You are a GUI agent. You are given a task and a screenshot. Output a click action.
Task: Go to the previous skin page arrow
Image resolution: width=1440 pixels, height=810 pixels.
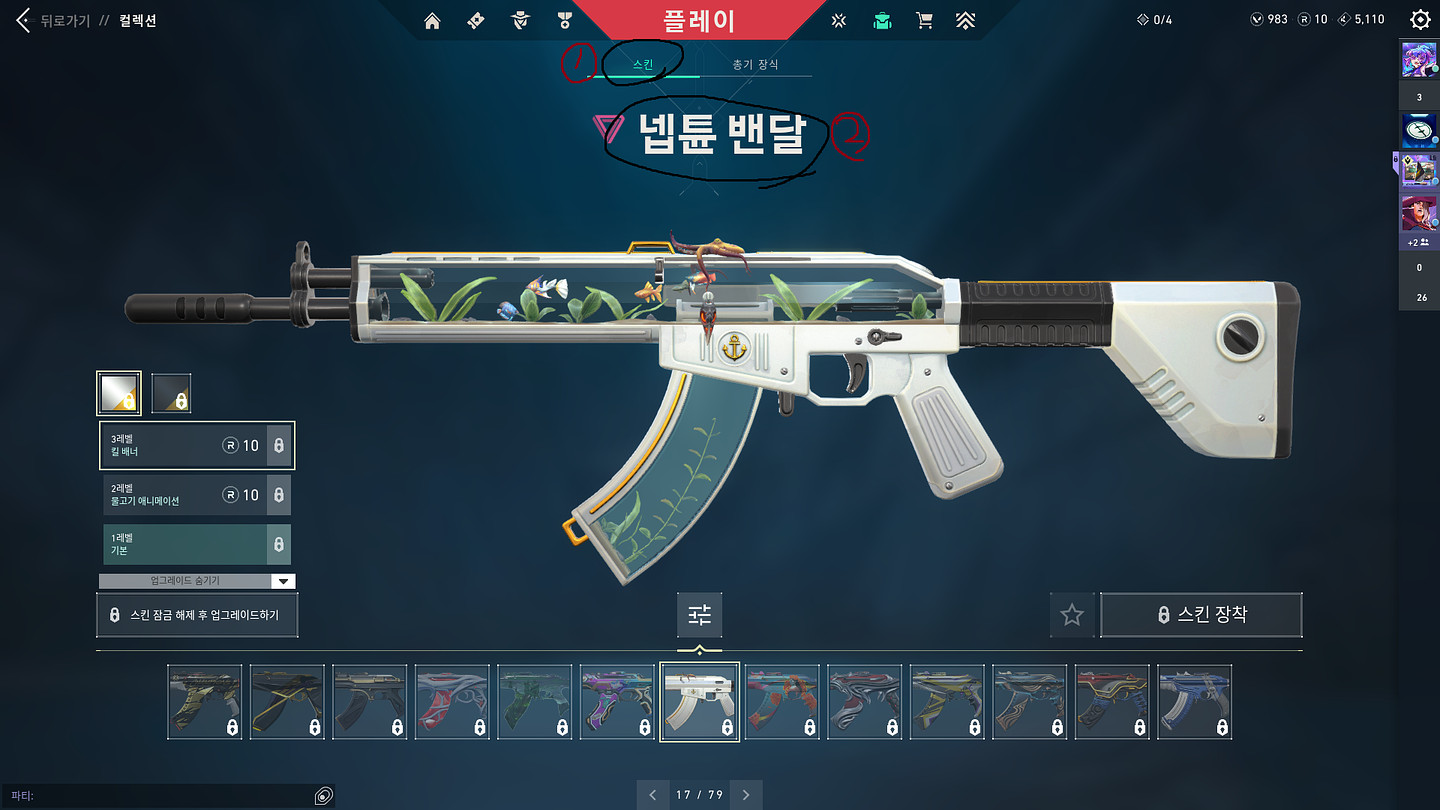point(653,795)
